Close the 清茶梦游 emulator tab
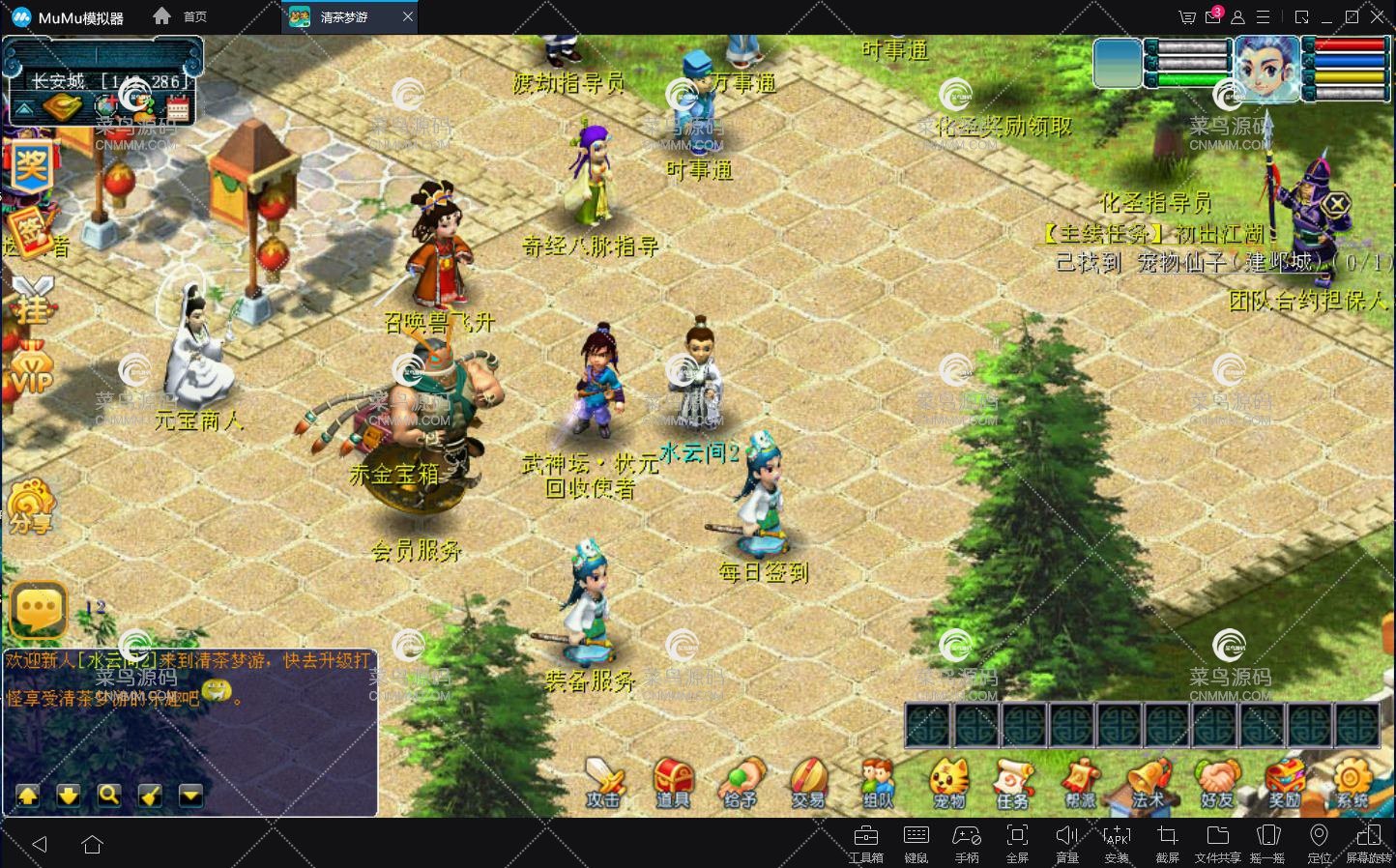This screenshot has width=1396, height=868. coord(408,17)
